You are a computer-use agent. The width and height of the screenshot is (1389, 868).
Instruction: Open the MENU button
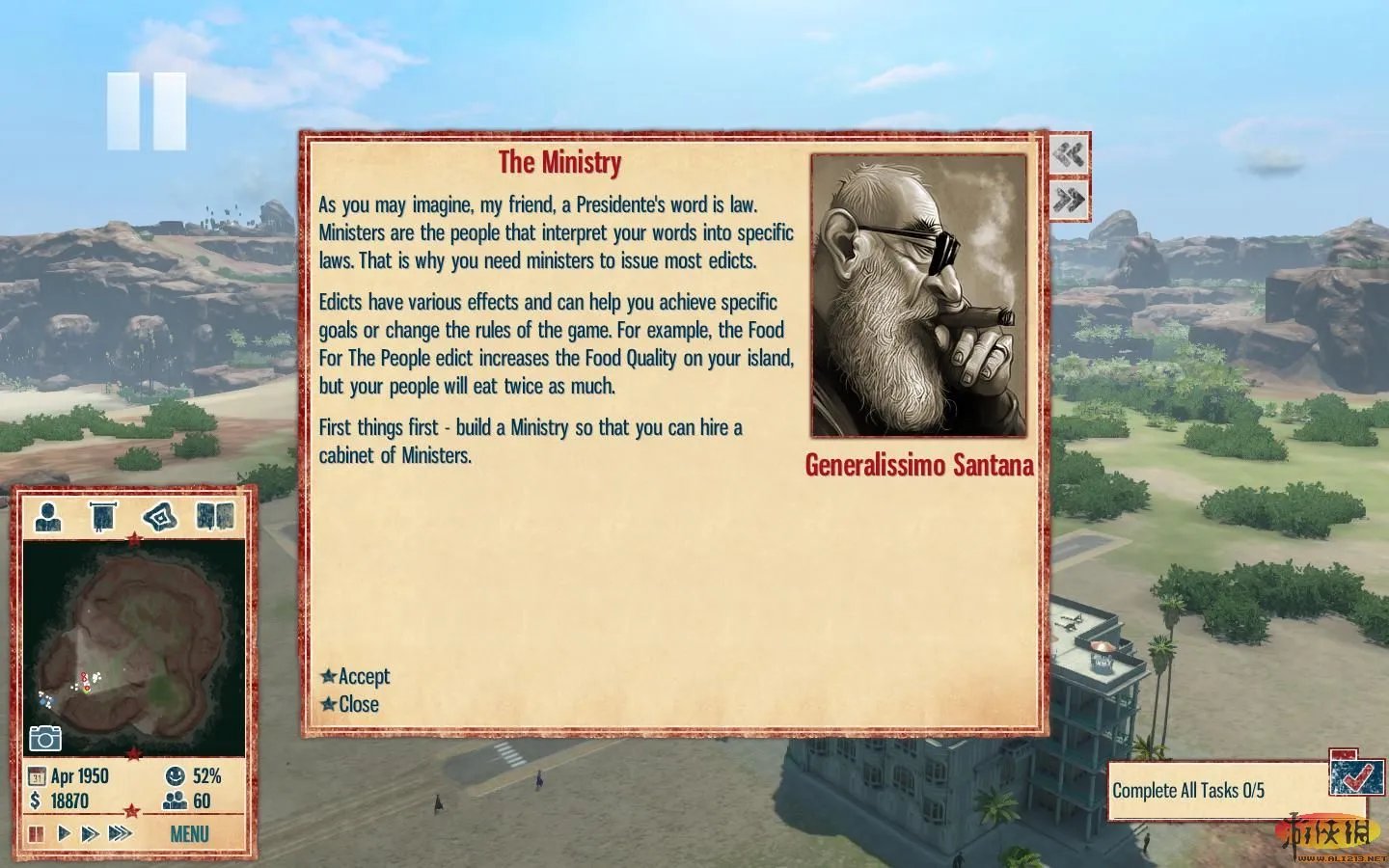pos(189,834)
